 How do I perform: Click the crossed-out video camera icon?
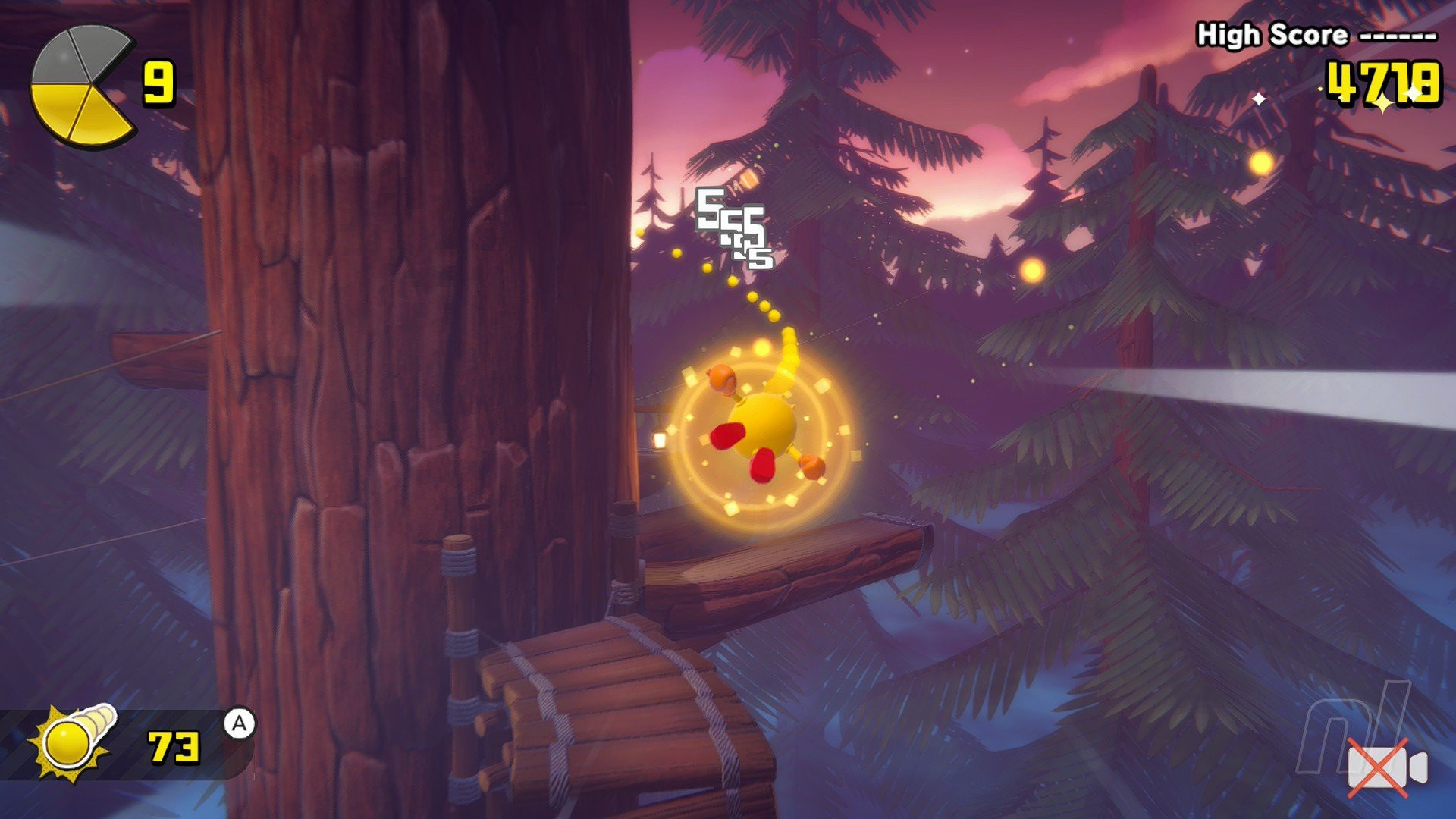click(1385, 767)
